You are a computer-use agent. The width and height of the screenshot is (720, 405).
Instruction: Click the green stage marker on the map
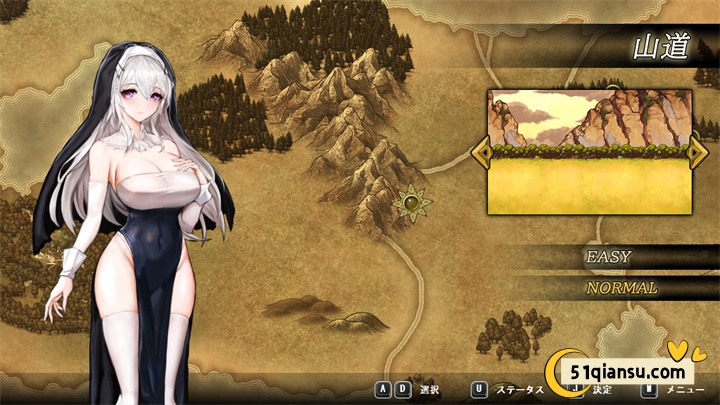coord(411,204)
